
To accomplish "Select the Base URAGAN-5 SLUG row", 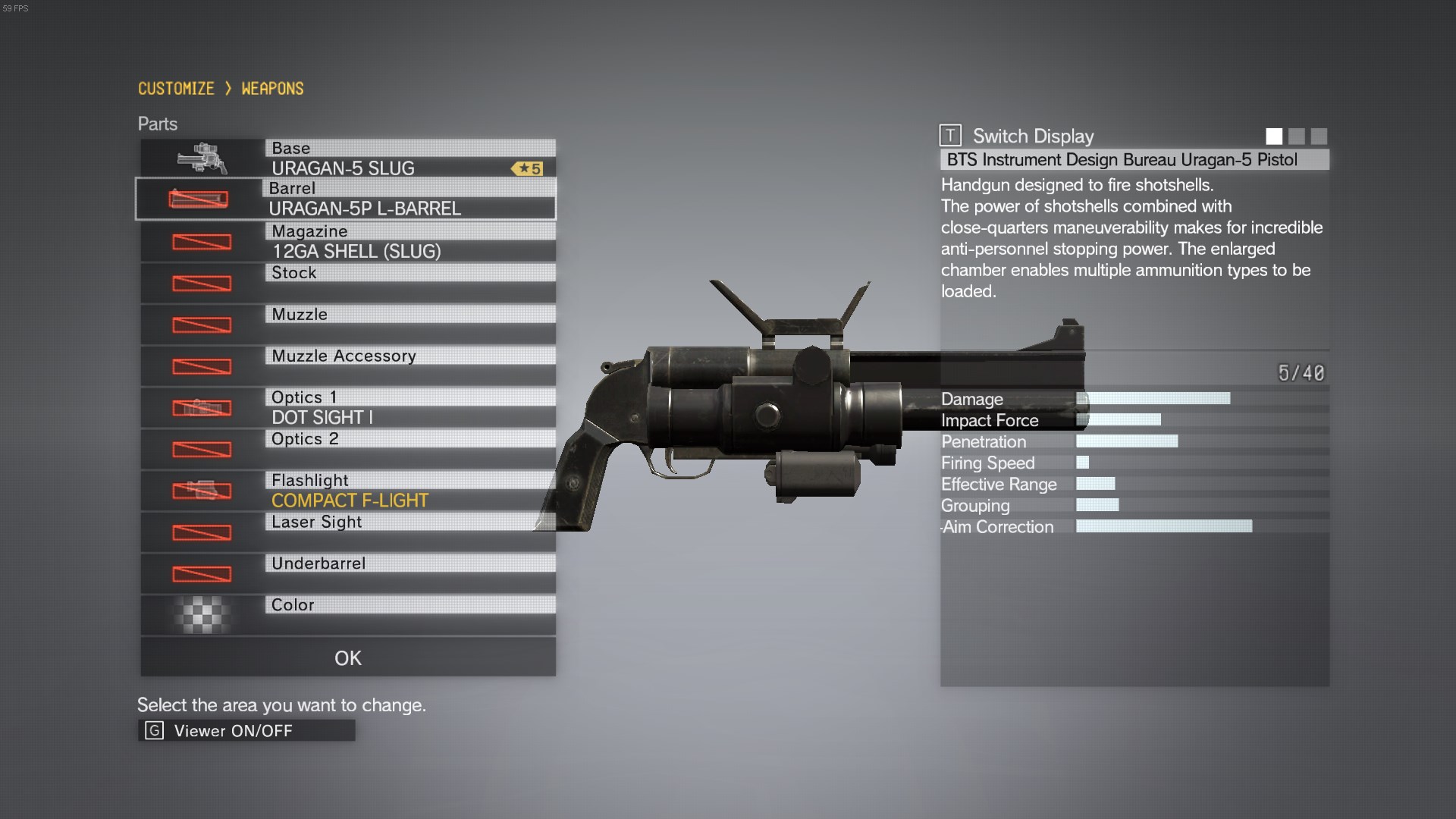I will click(347, 158).
